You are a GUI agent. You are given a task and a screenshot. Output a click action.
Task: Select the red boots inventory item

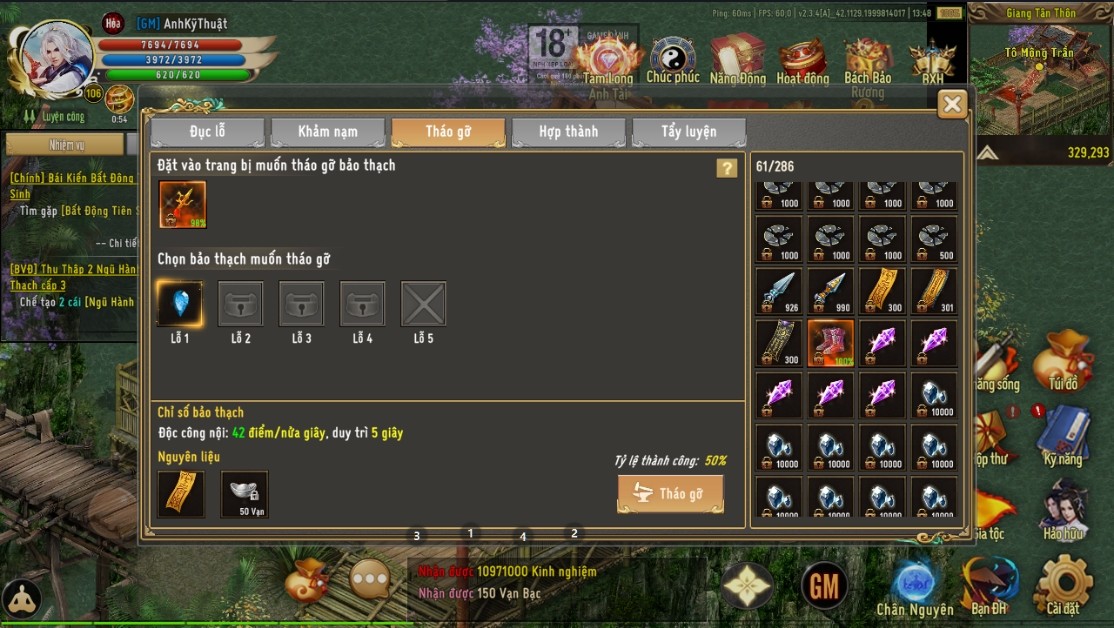(830, 343)
